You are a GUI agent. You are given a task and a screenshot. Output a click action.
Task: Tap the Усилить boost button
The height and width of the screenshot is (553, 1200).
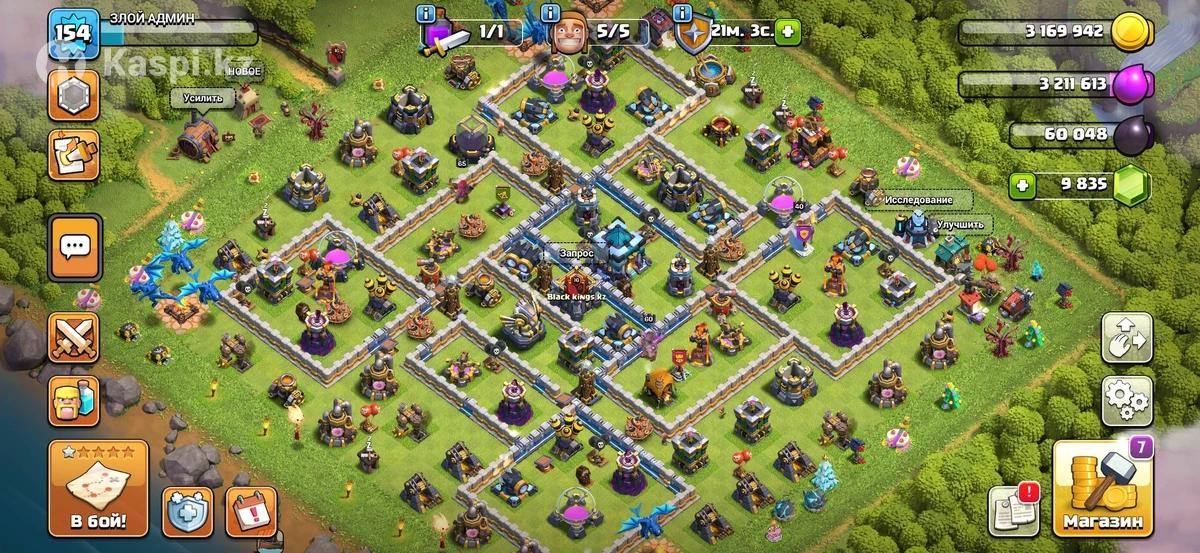point(203,98)
